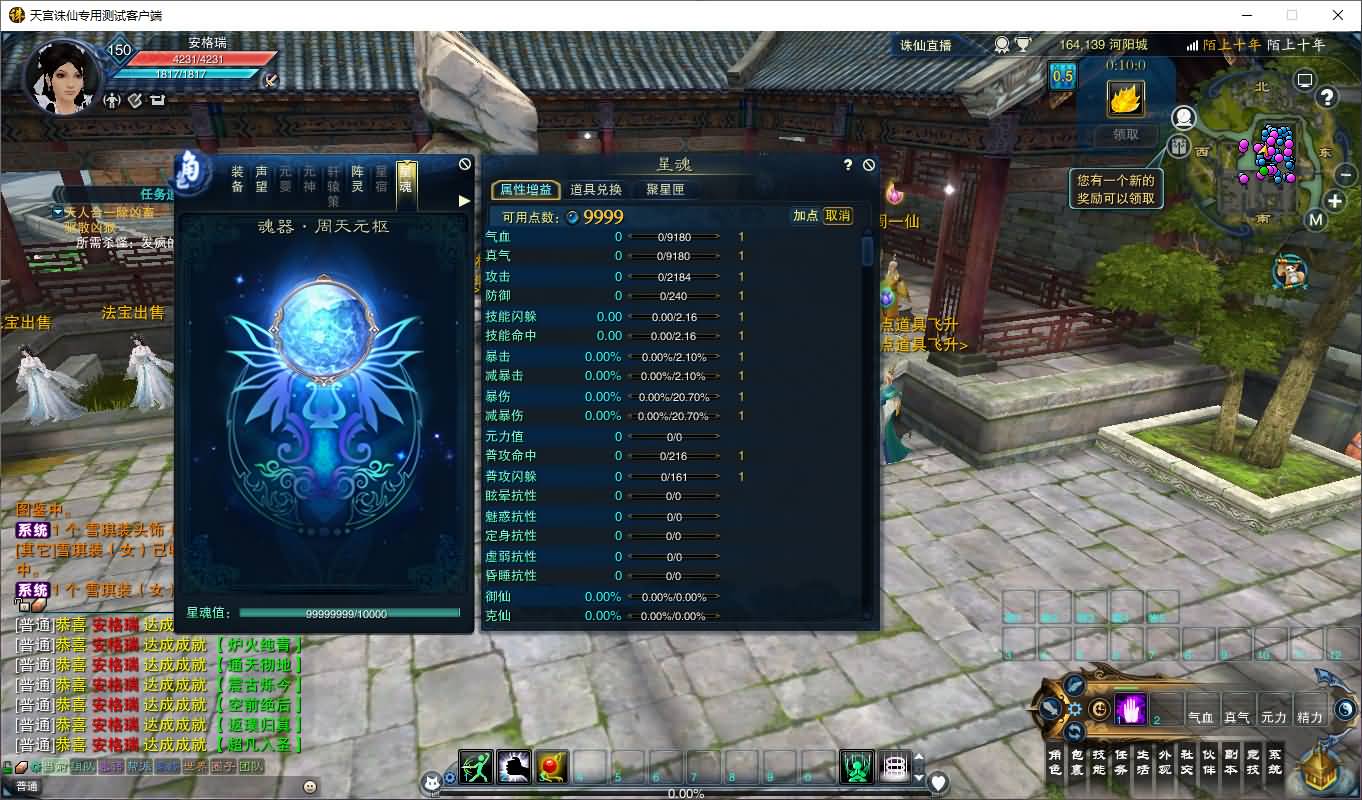Switch to the 道具兑换 tab

[x=596, y=189]
